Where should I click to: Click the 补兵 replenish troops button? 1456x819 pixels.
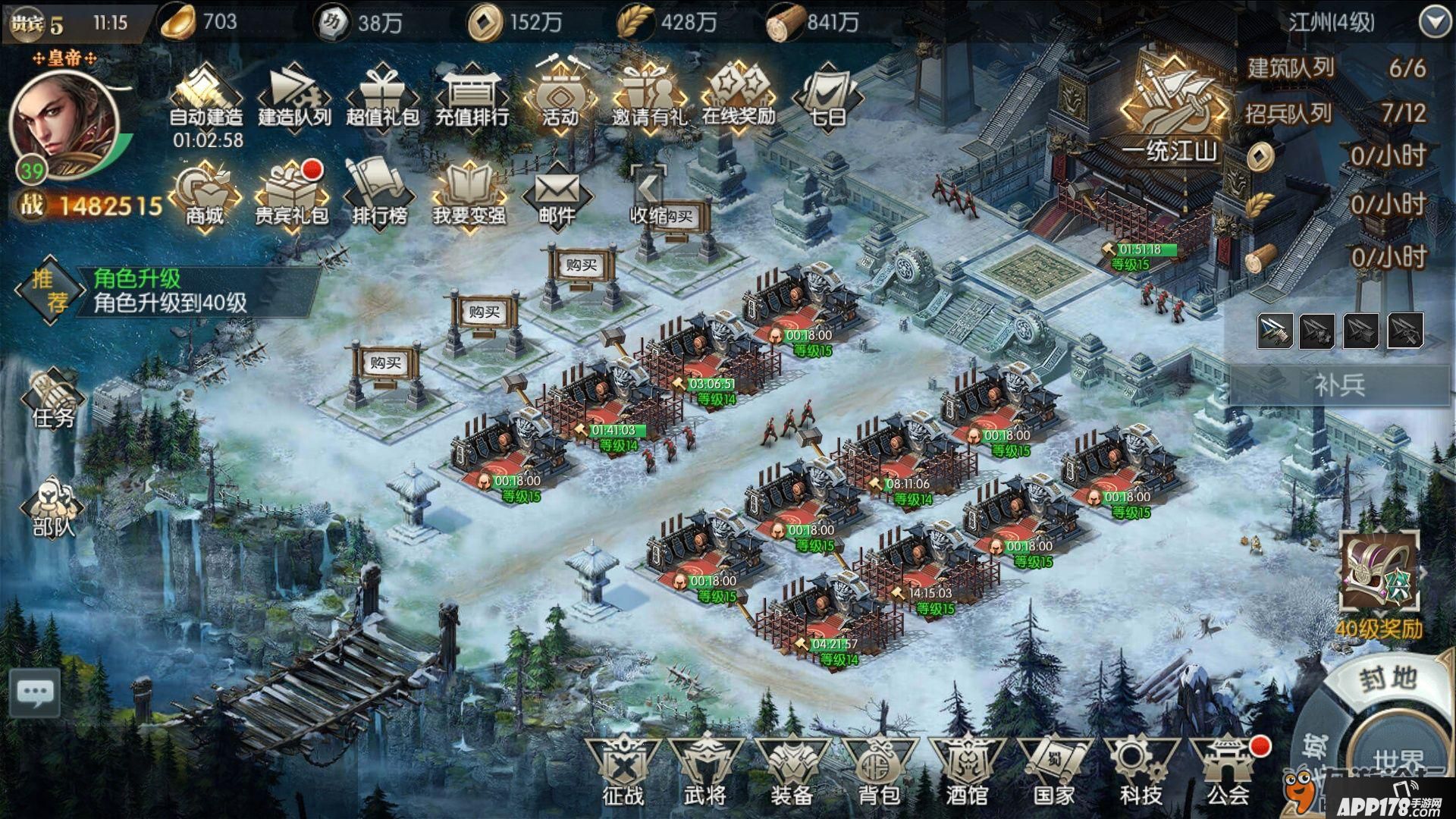(x=1339, y=385)
